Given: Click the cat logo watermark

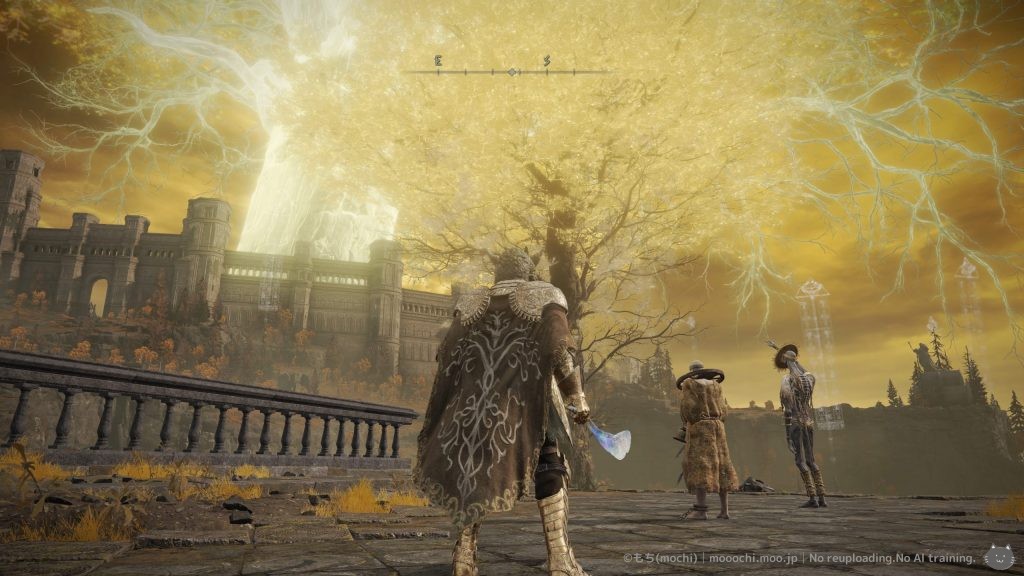Looking at the screenshot, I should (x=997, y=556).
